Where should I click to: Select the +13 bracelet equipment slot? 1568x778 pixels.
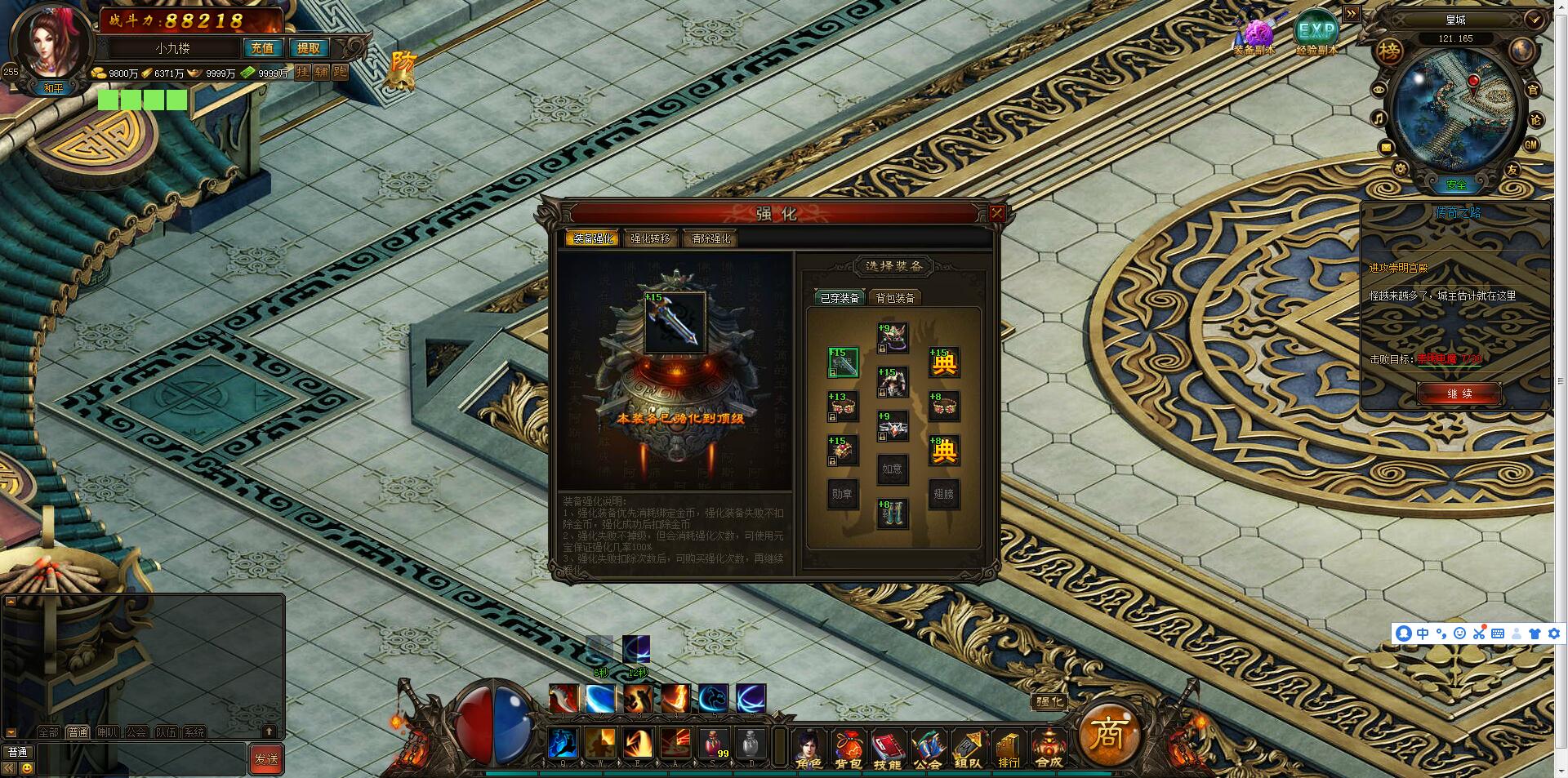pyautogui.click(x=842, y=406)
